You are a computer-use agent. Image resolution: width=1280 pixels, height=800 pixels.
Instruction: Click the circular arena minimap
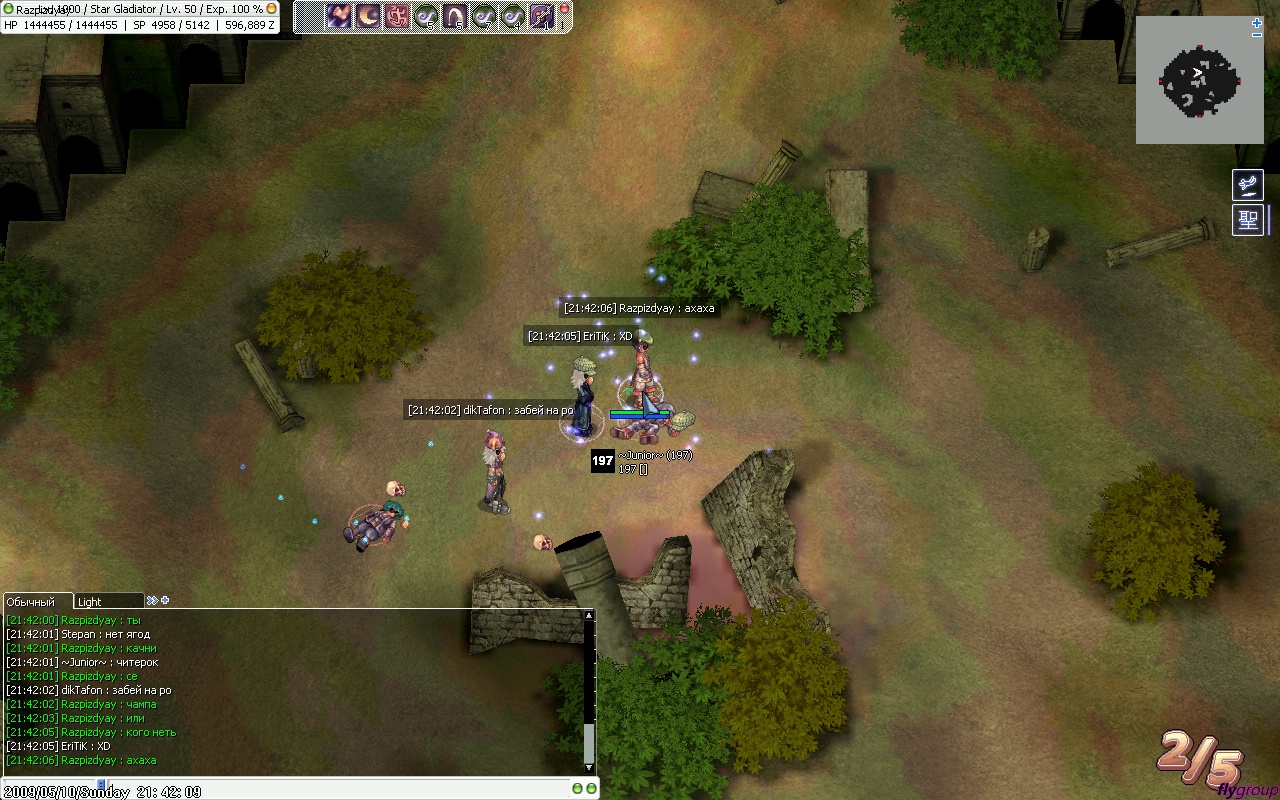point(1199,81)
